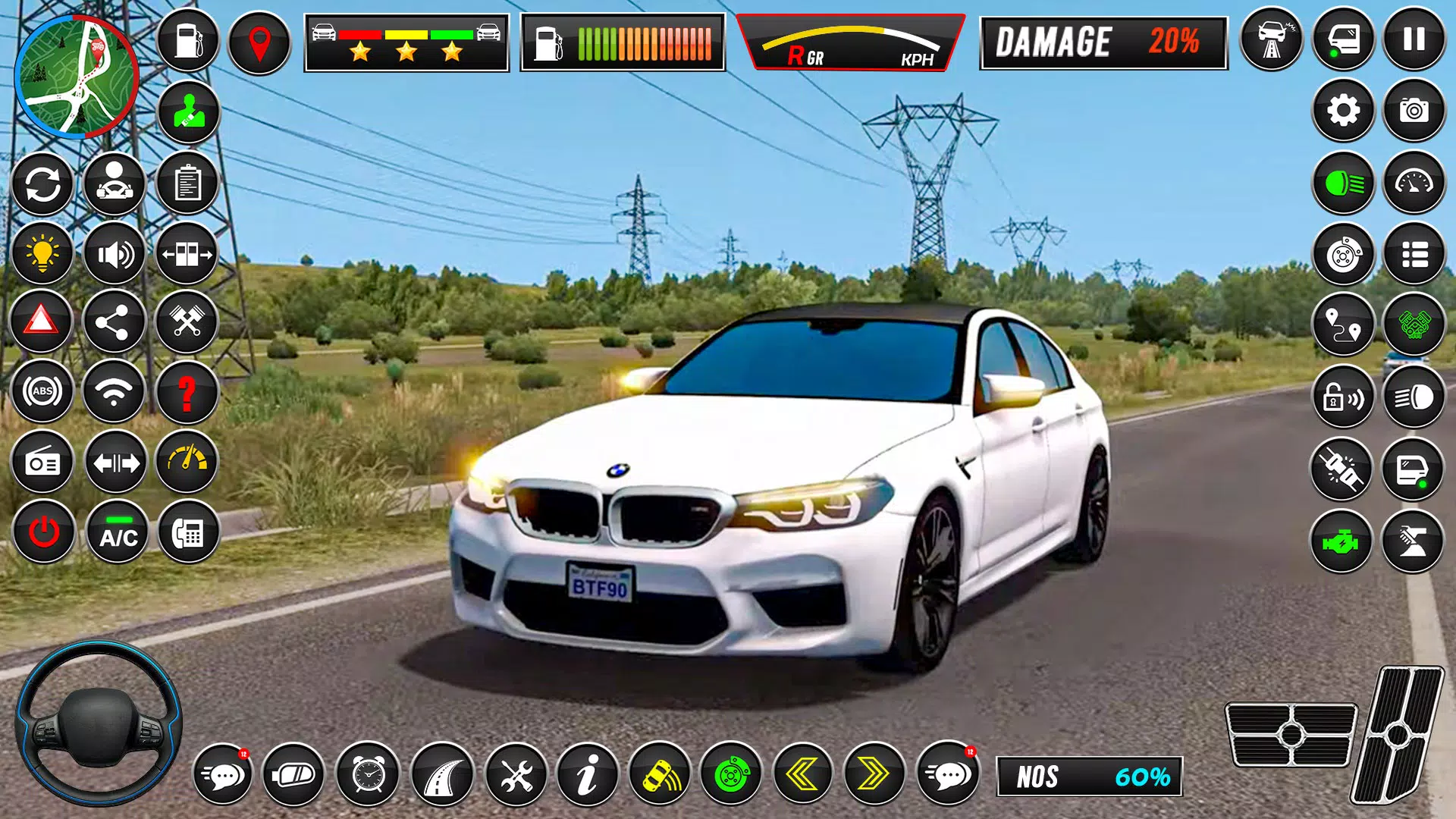1456x819 pixels.
Task: Honk using the speaker horn icon
Action: click(115, 254)
